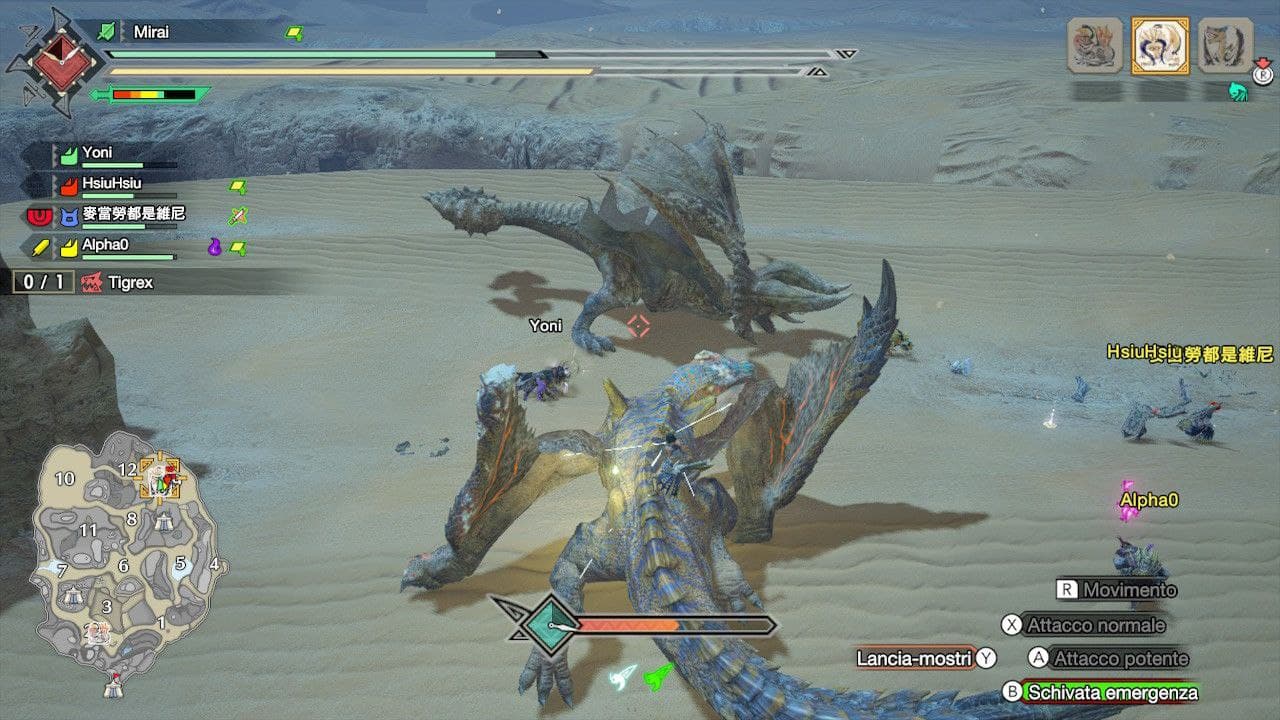1280x720 pixels.
Task: Select party member Yoni in the list
Action: point(97,154)
